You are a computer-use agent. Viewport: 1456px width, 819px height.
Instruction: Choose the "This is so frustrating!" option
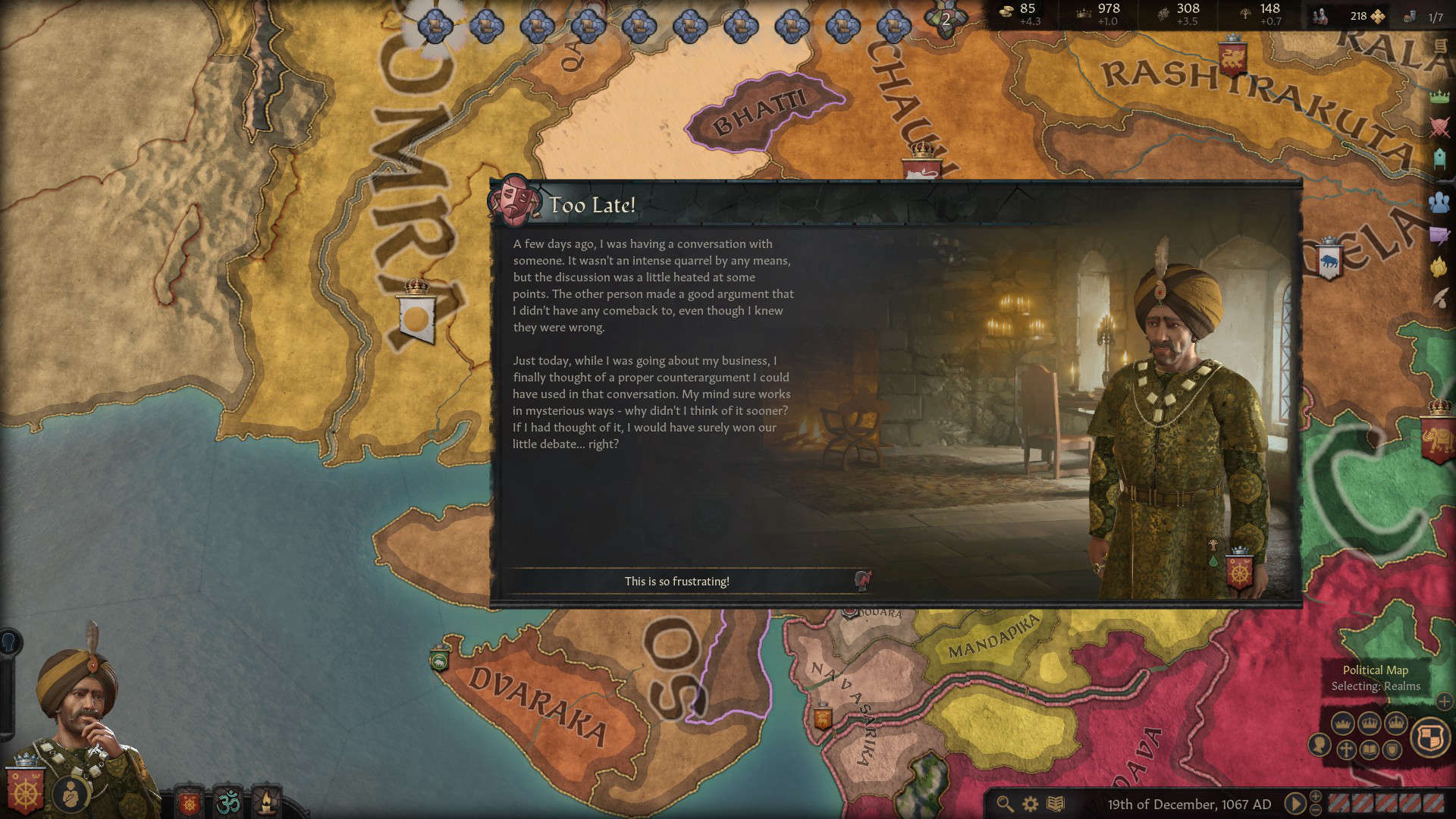coord(677,582)
